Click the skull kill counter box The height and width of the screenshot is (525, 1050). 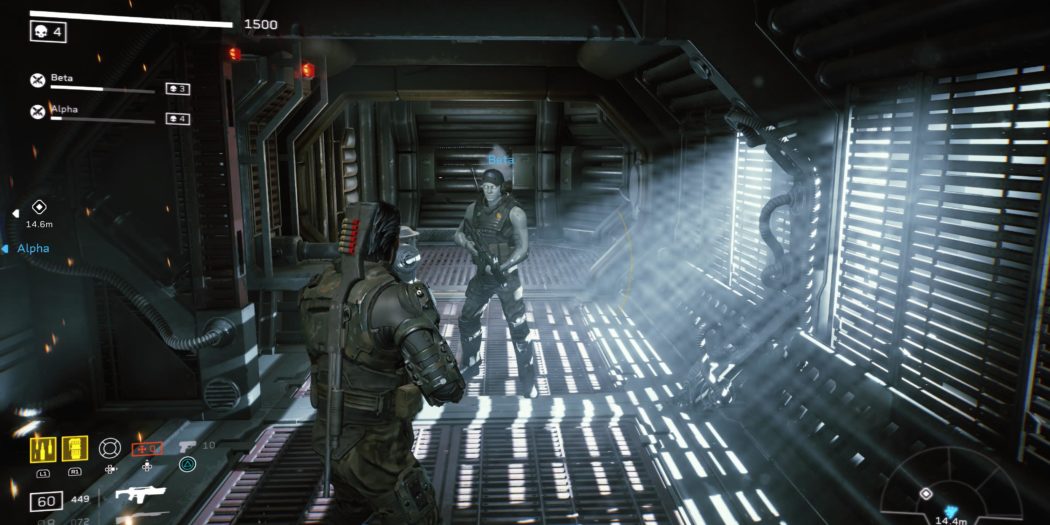pyautogui.click(x=48, y=33)
